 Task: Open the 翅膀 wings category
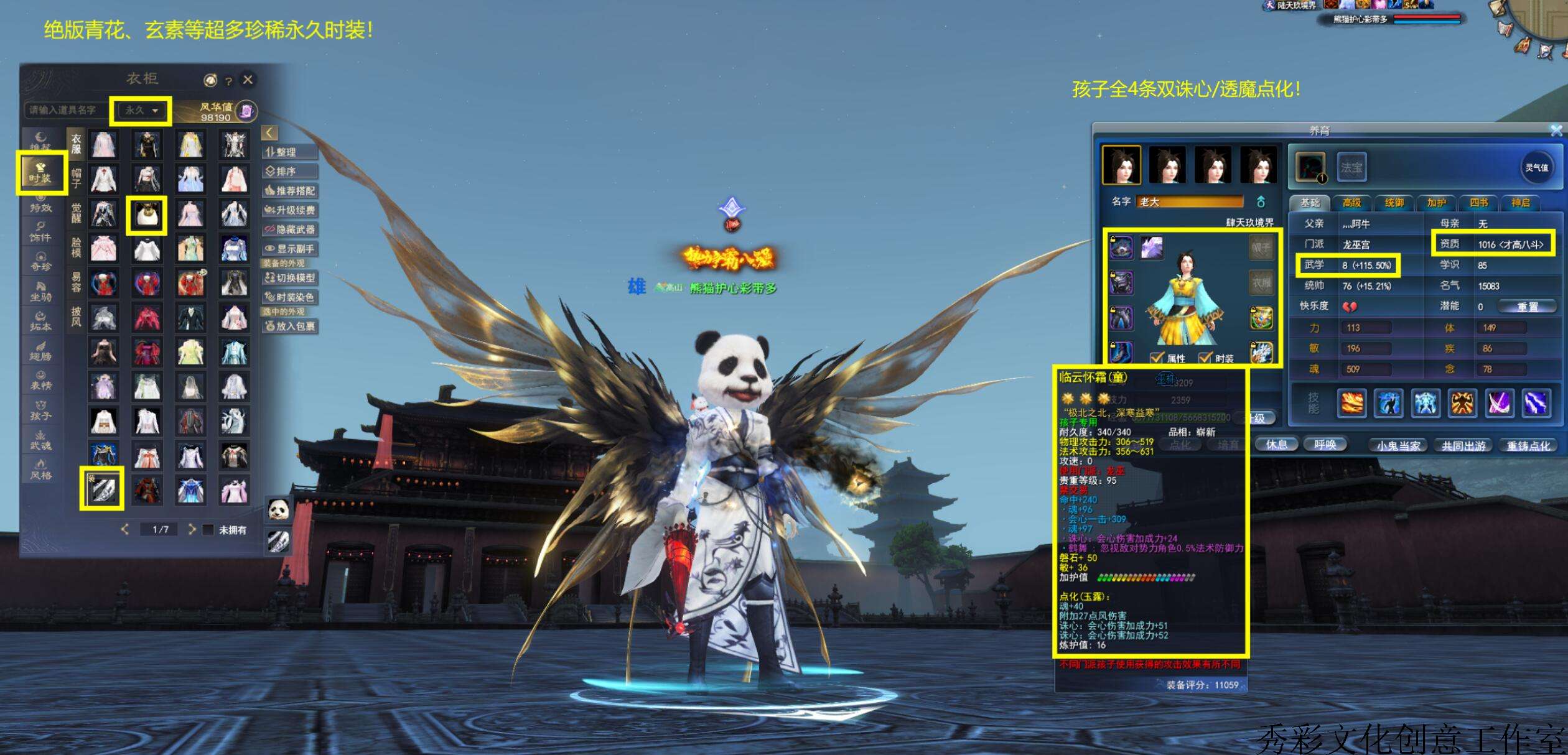[x=40, y=351]
